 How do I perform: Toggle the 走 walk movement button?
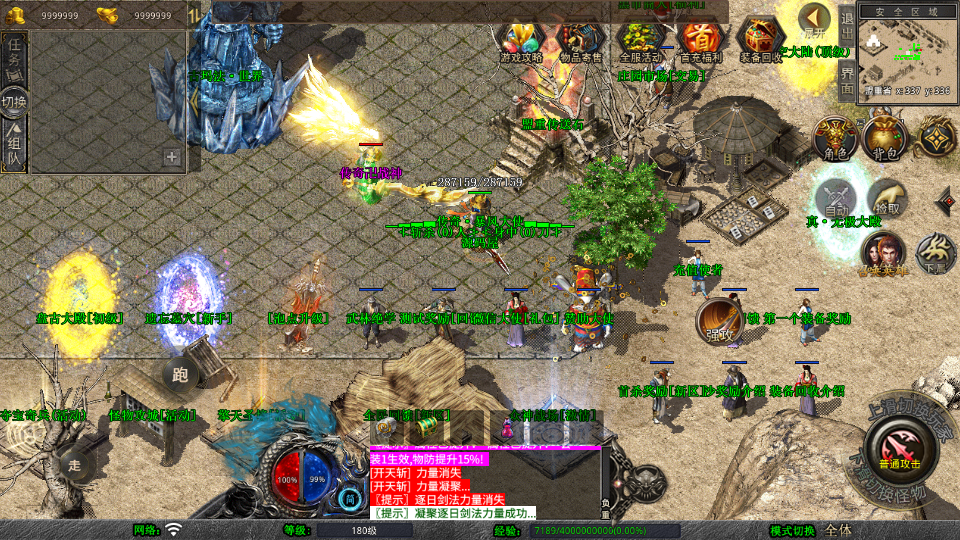[x=74, y=463]
